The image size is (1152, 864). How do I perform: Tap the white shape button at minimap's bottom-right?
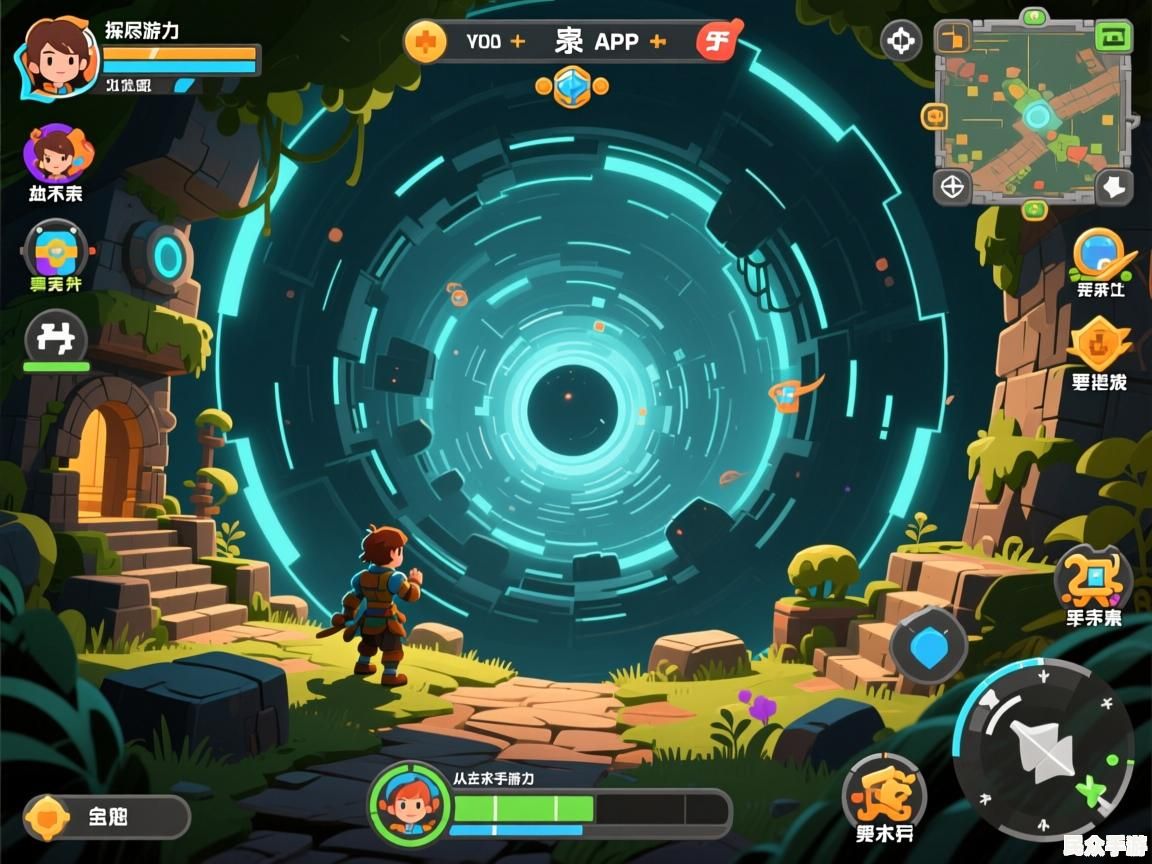[x=1113, y=186]
